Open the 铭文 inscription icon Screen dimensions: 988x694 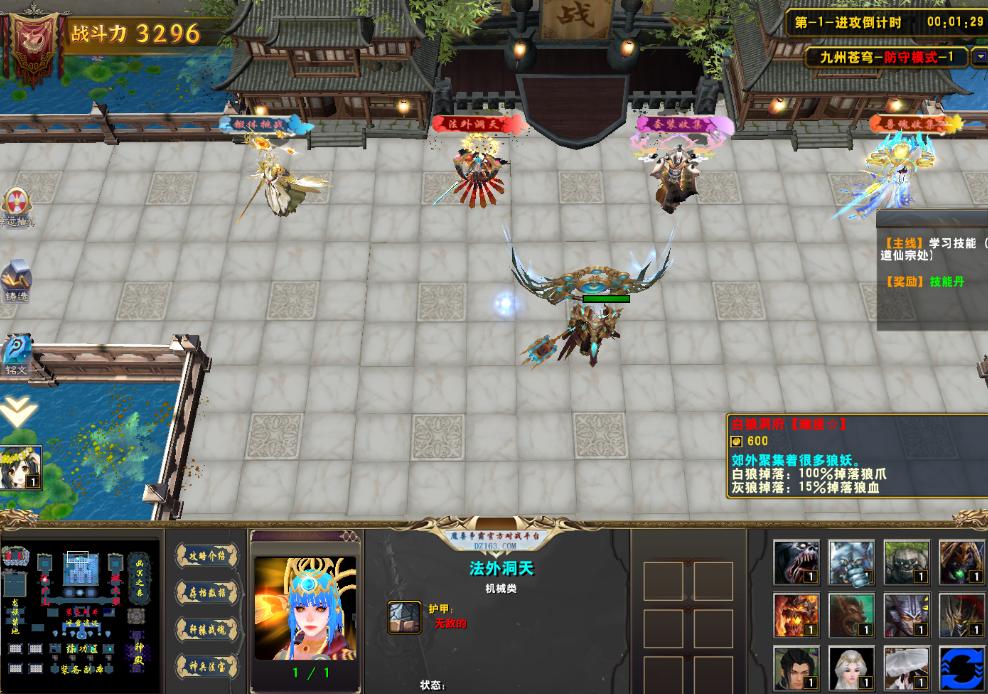(16, 352)
